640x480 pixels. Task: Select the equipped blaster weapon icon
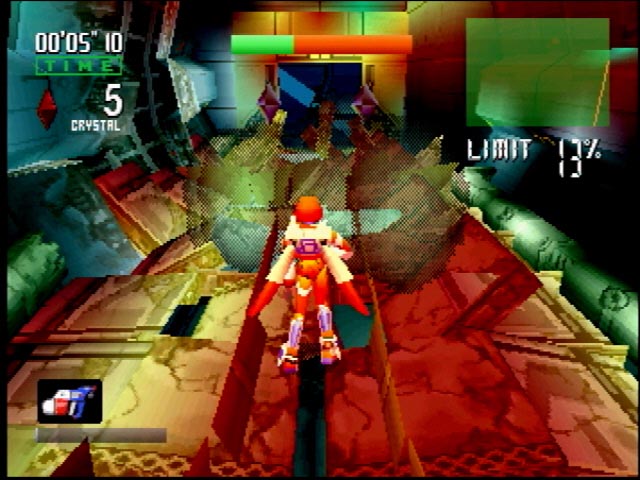pos(69,400)
